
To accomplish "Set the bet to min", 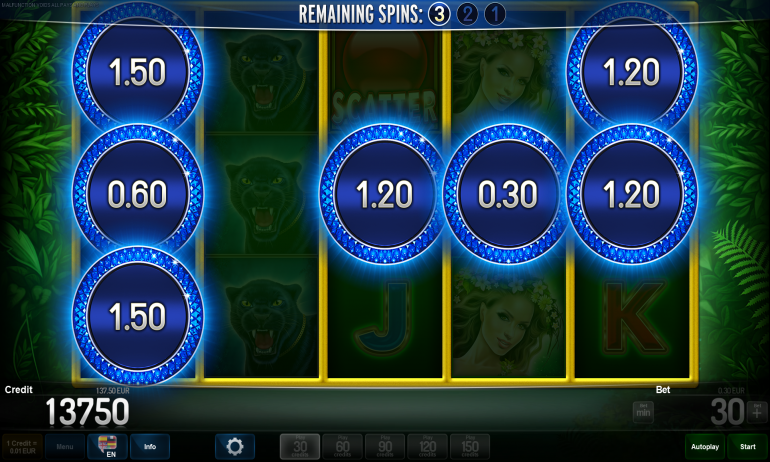I will click(x=642, y=411).
